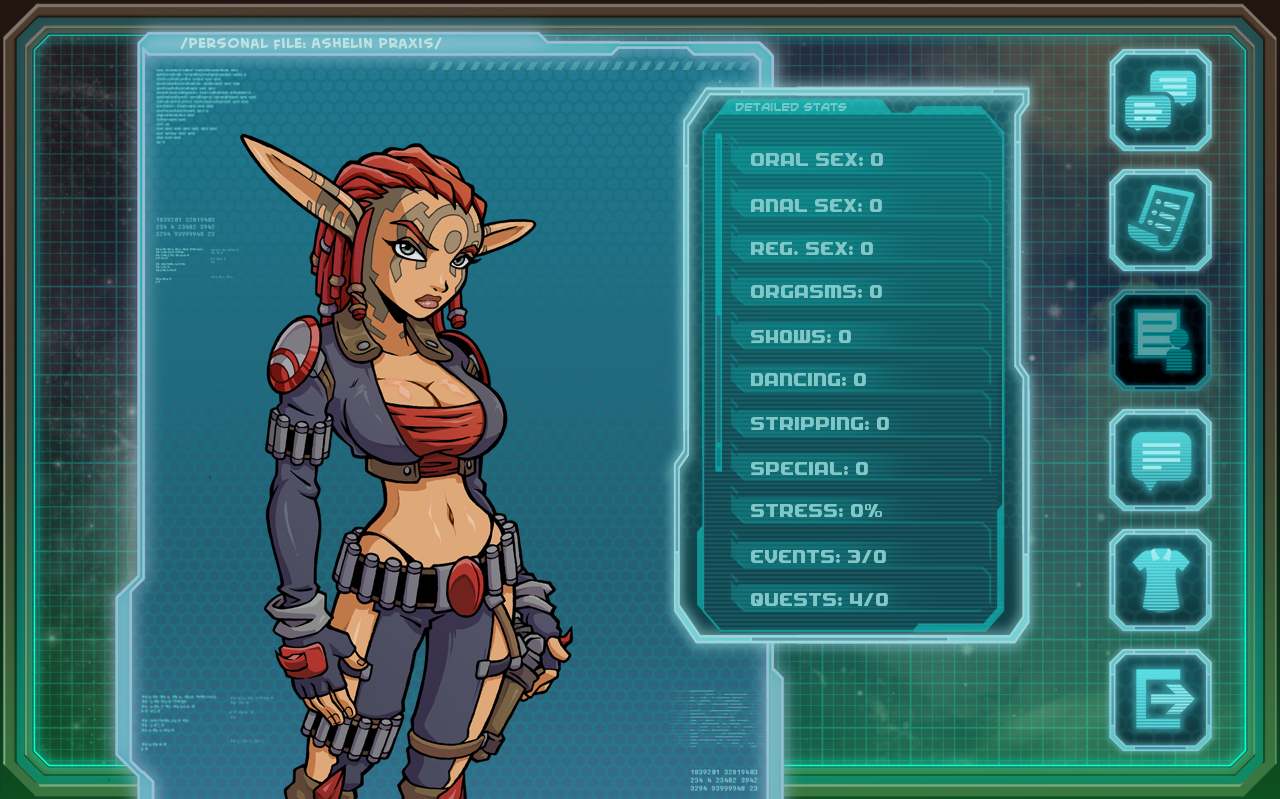1280x799 pixels.
Task: Select the highlighted character profile icon
Action: click(1159, 340)
